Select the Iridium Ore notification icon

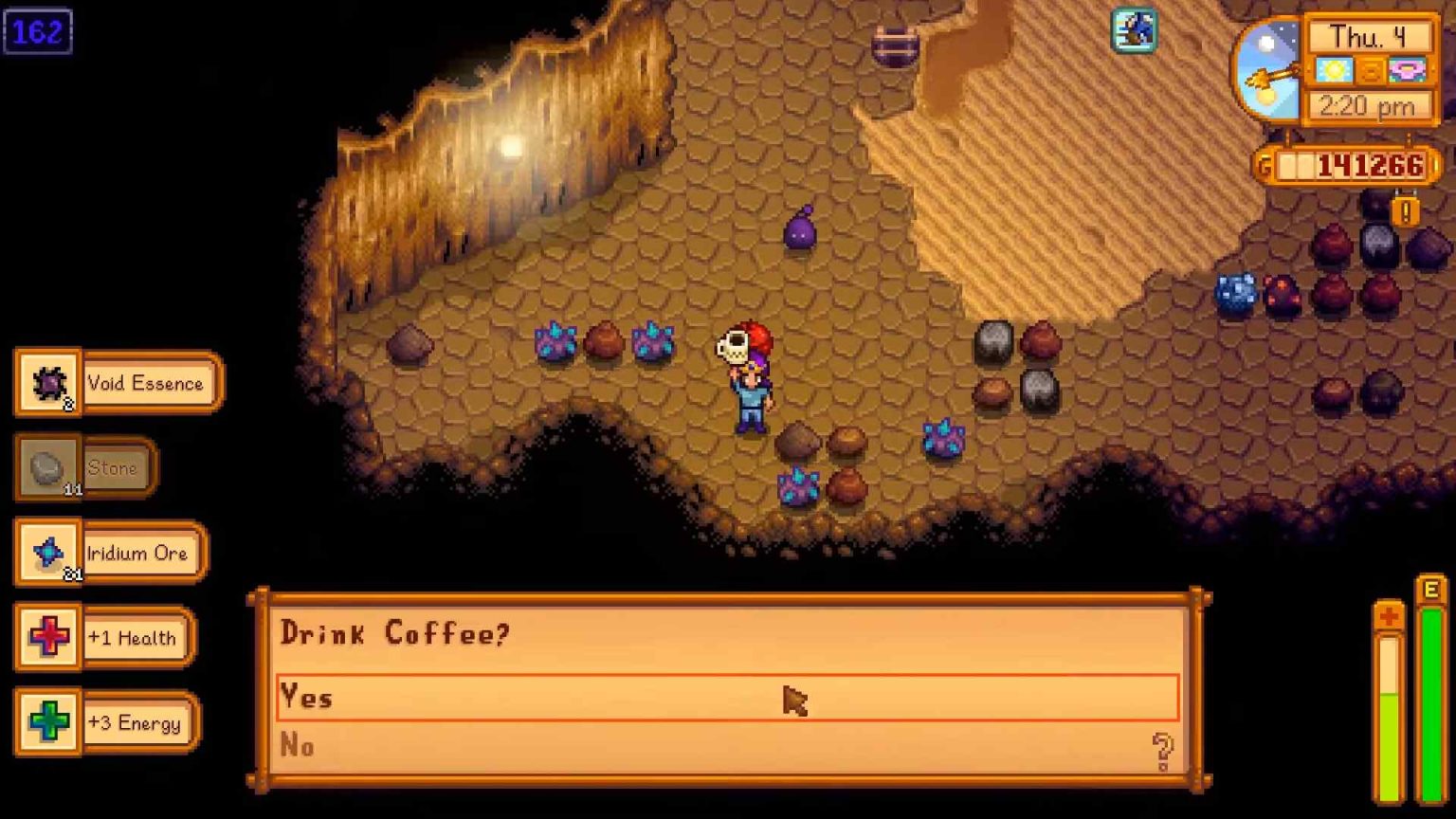pyautogui.click(x=48, y=553)
